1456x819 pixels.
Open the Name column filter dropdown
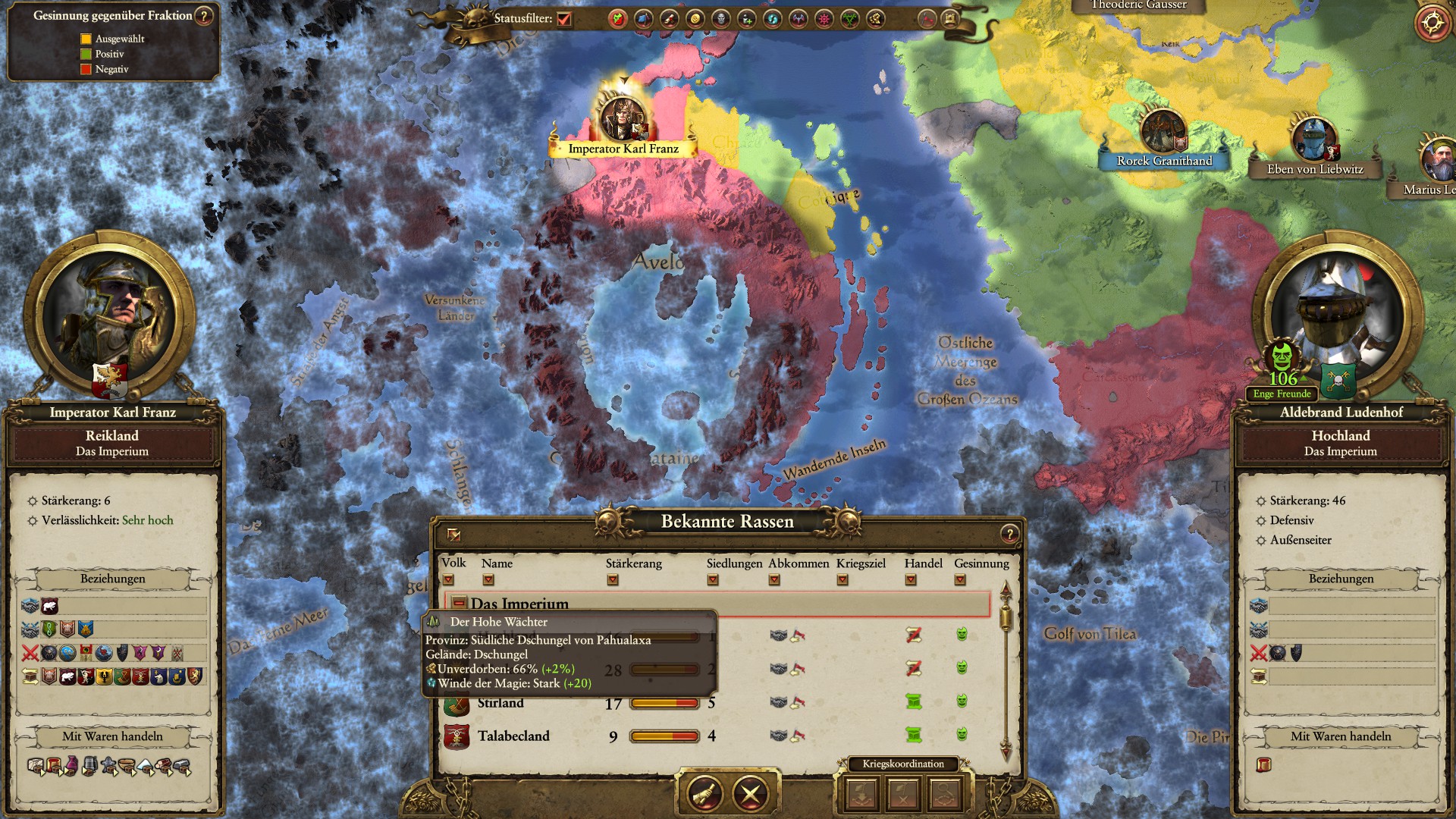(x=487, y=580)
